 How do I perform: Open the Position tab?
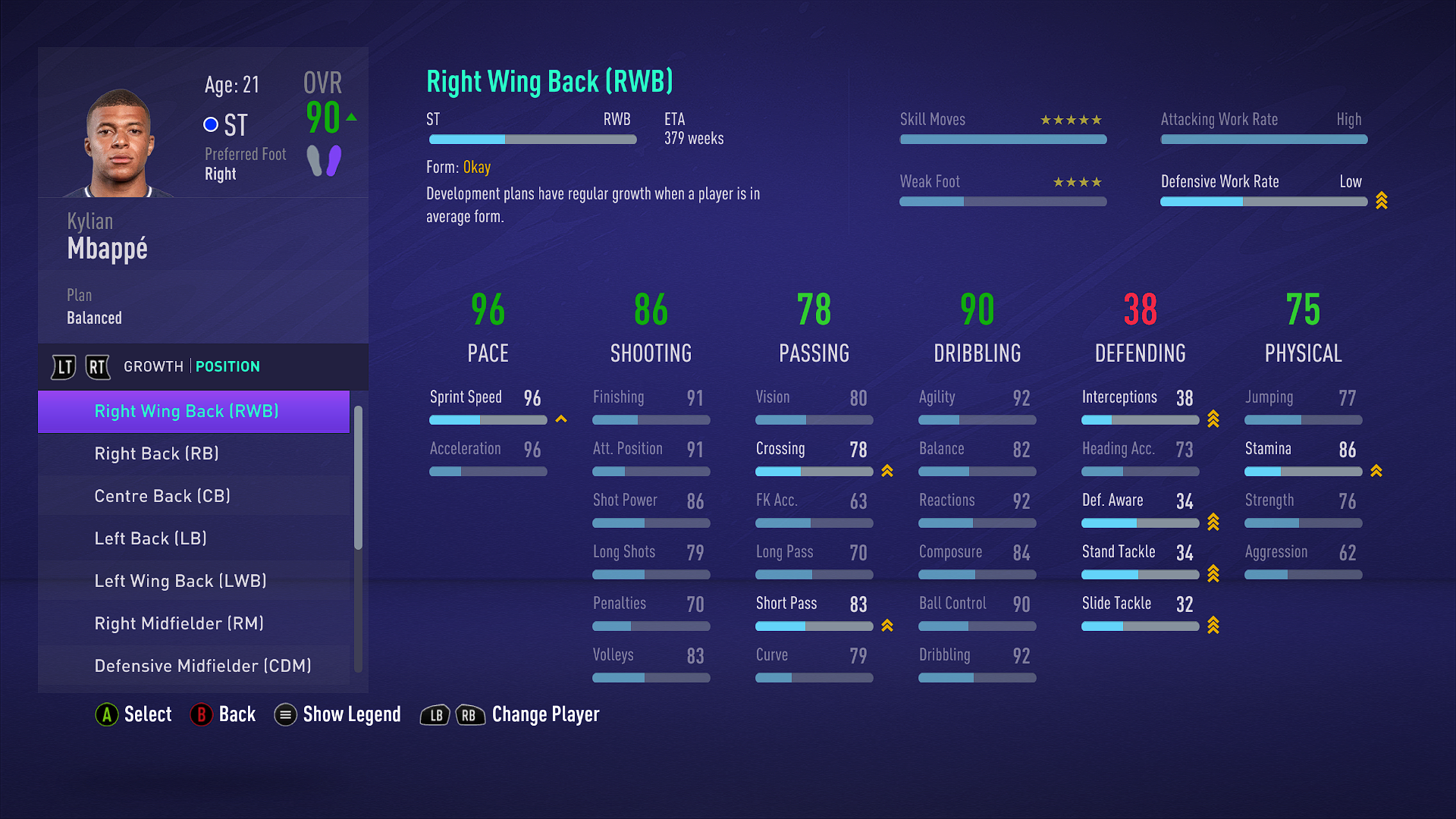(x=227, y=367)
